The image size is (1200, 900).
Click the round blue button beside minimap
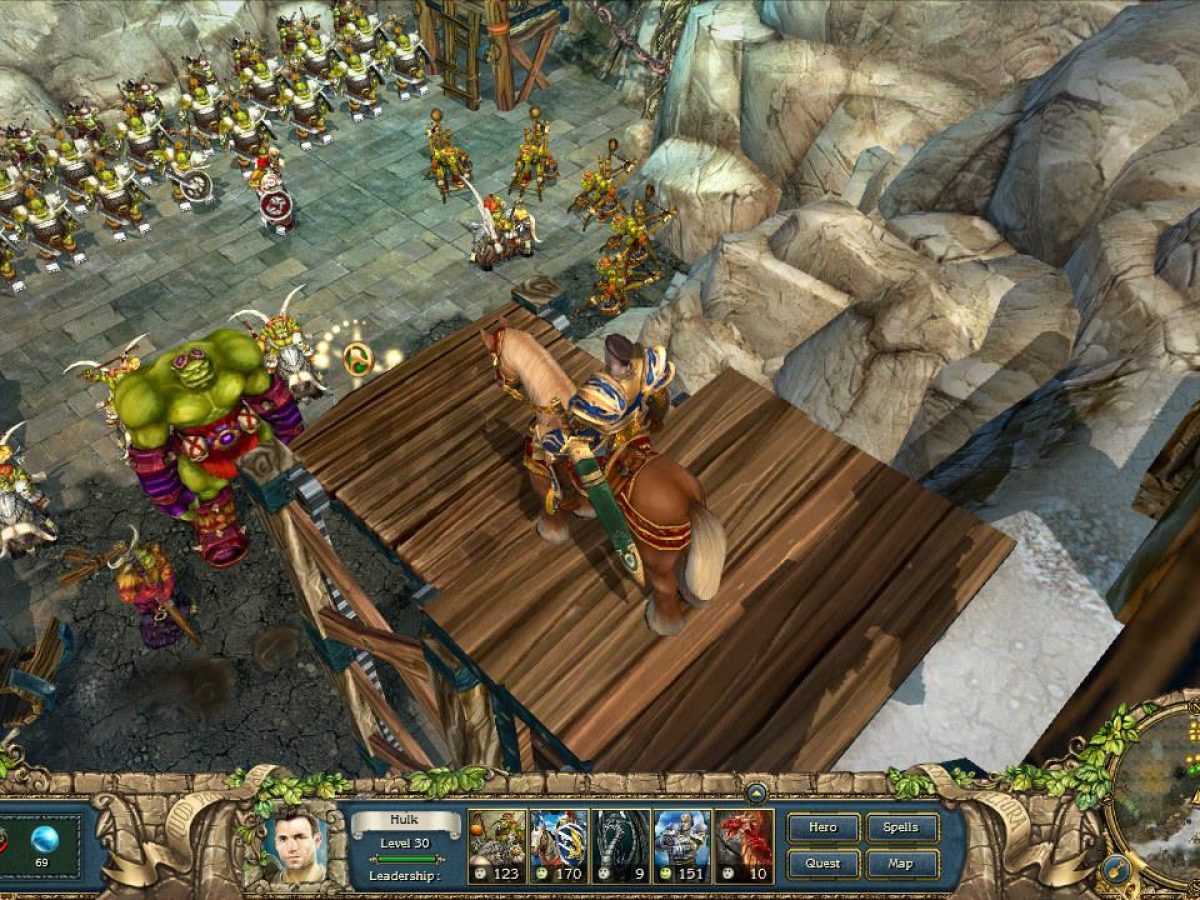click(x=1115, y=870)
